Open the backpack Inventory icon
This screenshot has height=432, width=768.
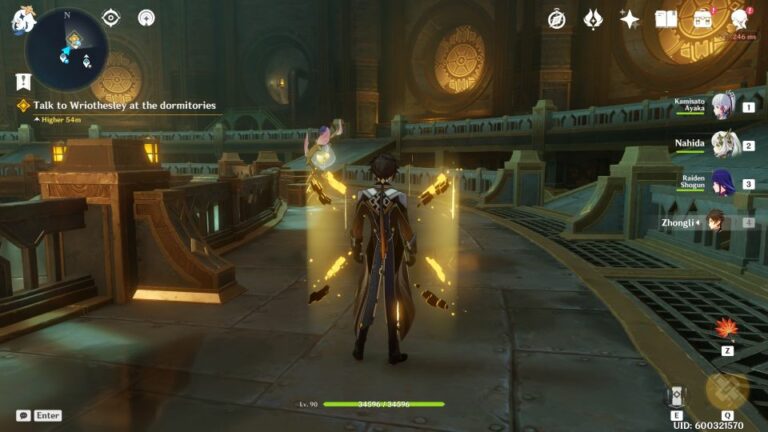coord(703,19)
